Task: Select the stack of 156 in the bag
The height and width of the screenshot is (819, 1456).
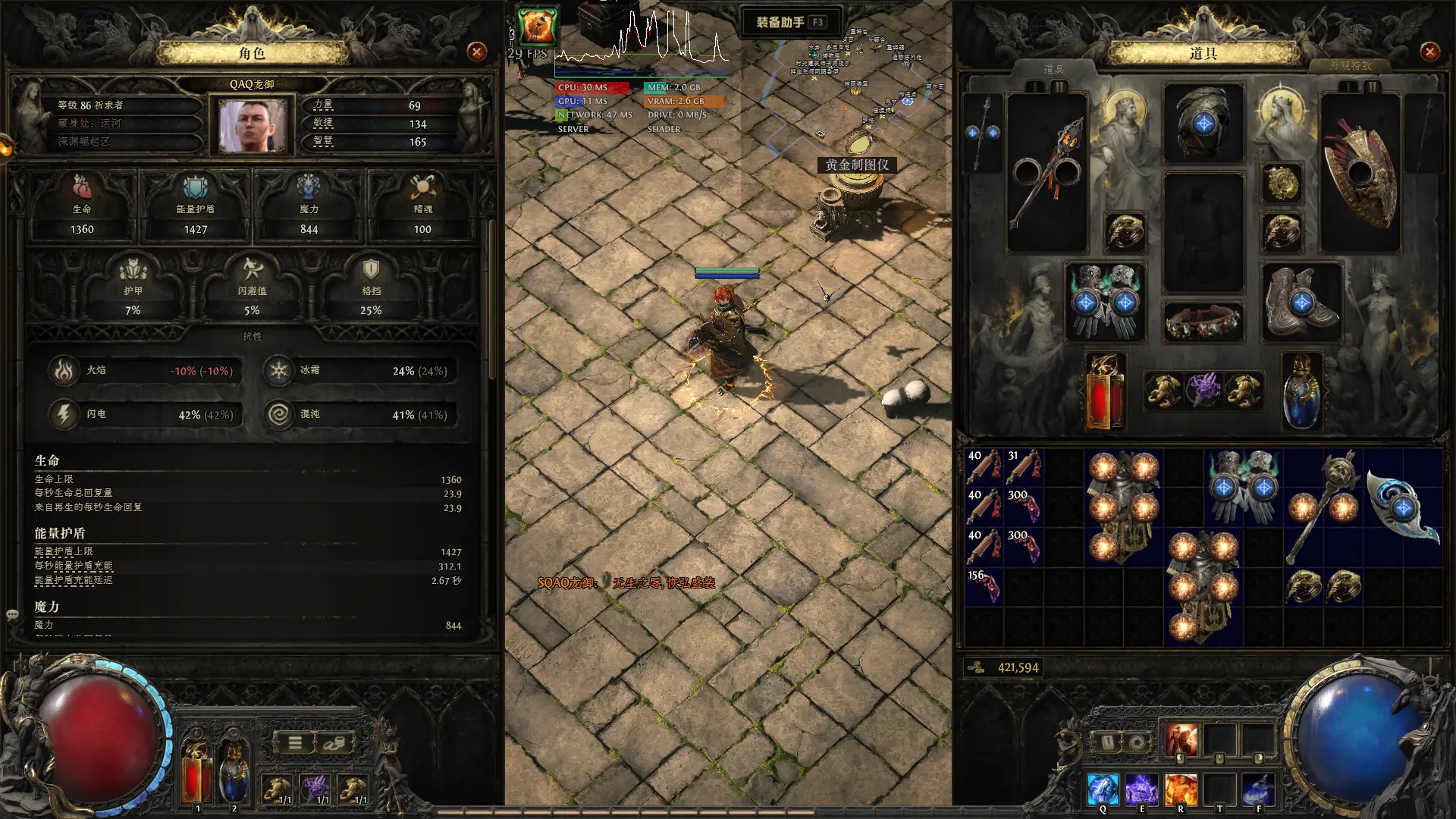Action: (984, 586)
